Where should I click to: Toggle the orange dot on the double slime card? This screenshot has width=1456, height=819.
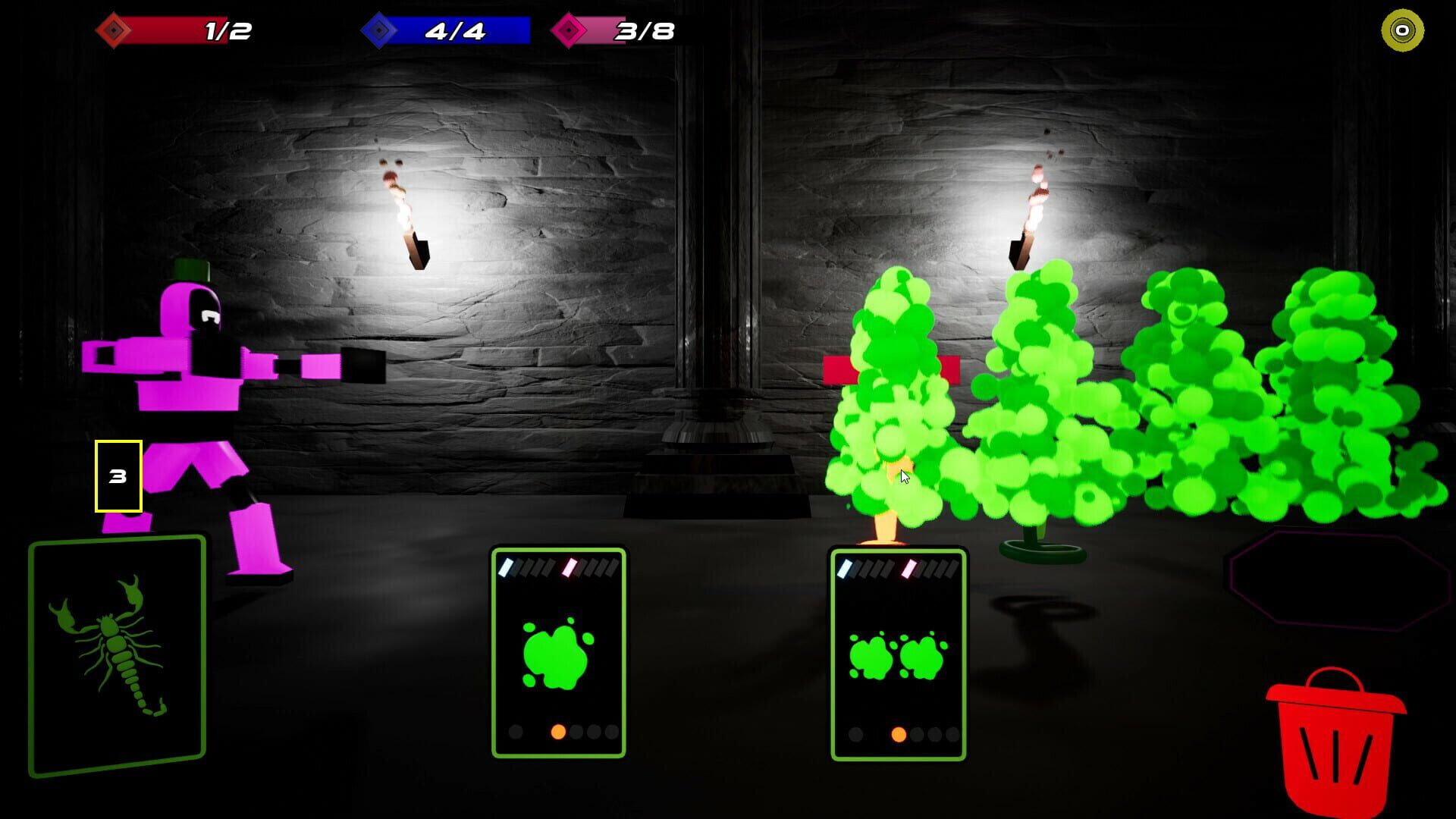(899, 735)
